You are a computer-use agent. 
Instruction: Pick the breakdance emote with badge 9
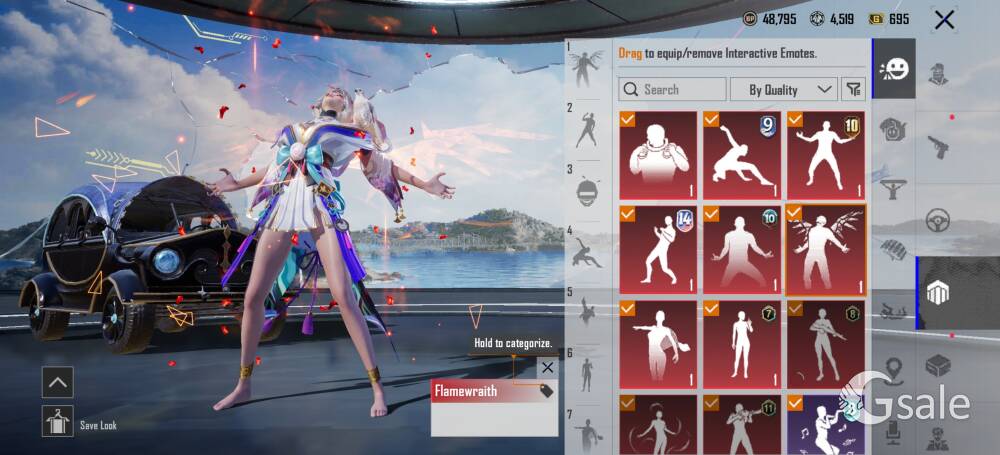point(742,155)
